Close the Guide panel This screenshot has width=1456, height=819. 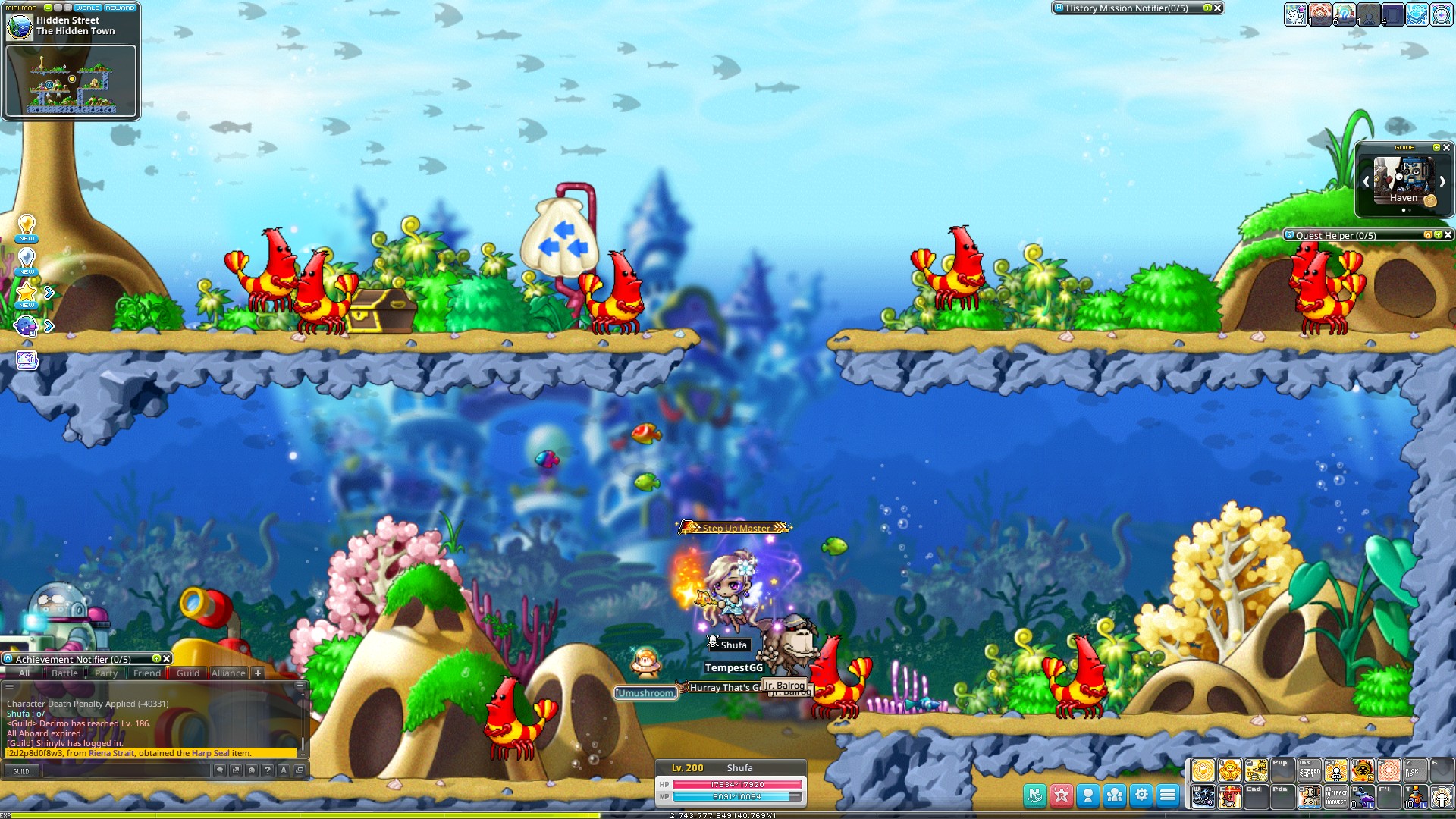pos(1446,147)
